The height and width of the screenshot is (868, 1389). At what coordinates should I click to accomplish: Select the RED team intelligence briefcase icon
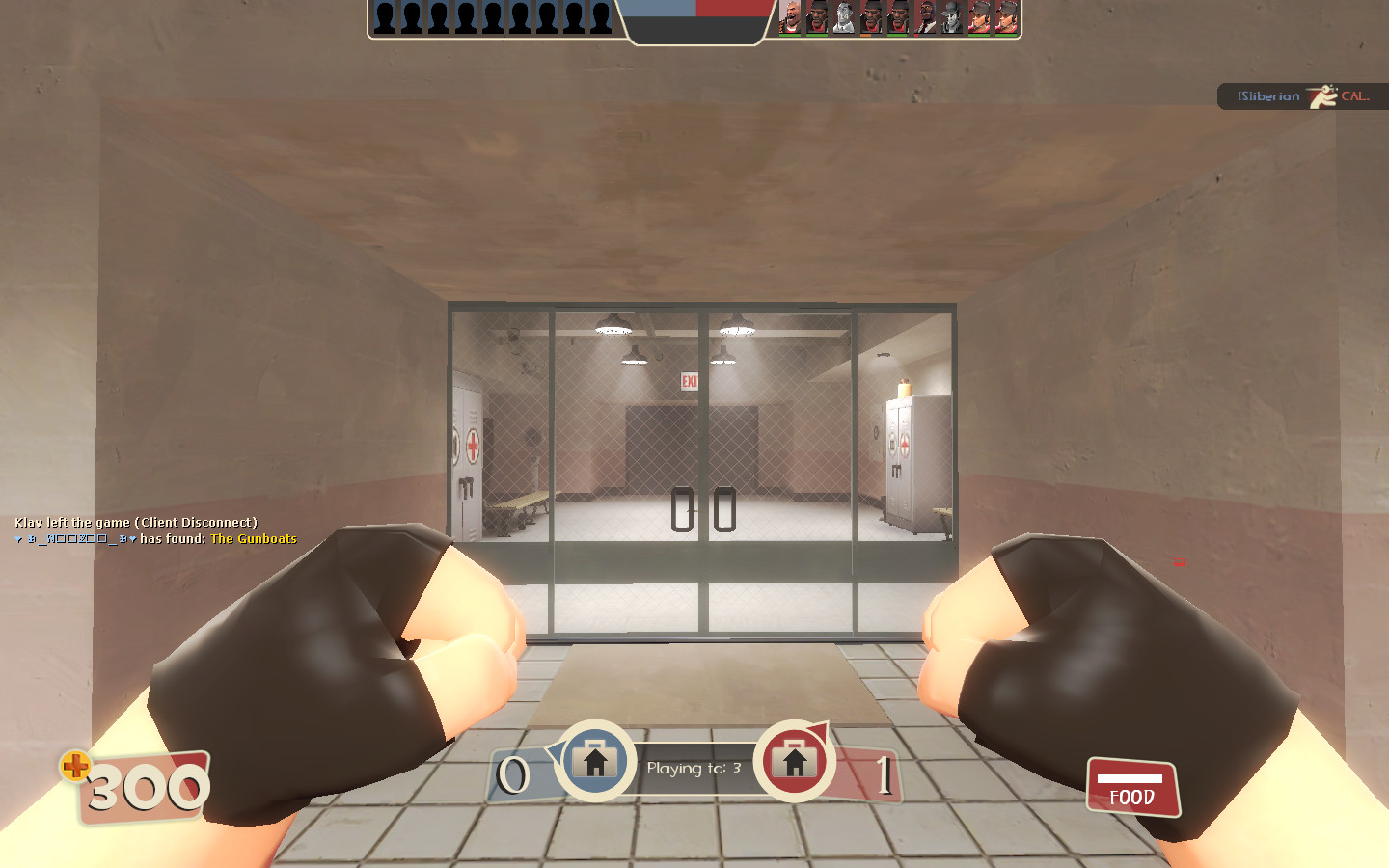[795, 761]
